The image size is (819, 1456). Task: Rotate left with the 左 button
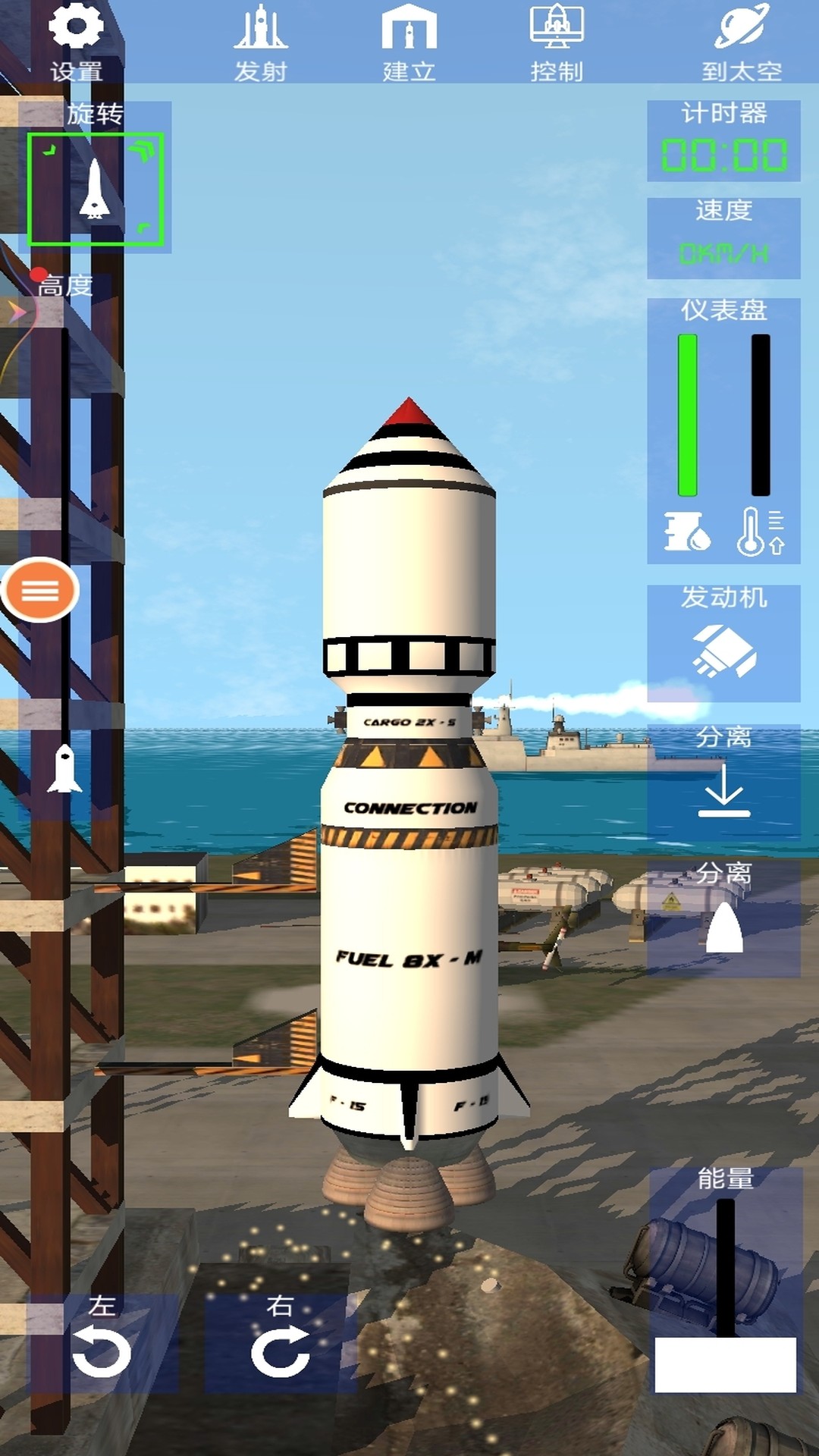click(x=102, y=1344)
